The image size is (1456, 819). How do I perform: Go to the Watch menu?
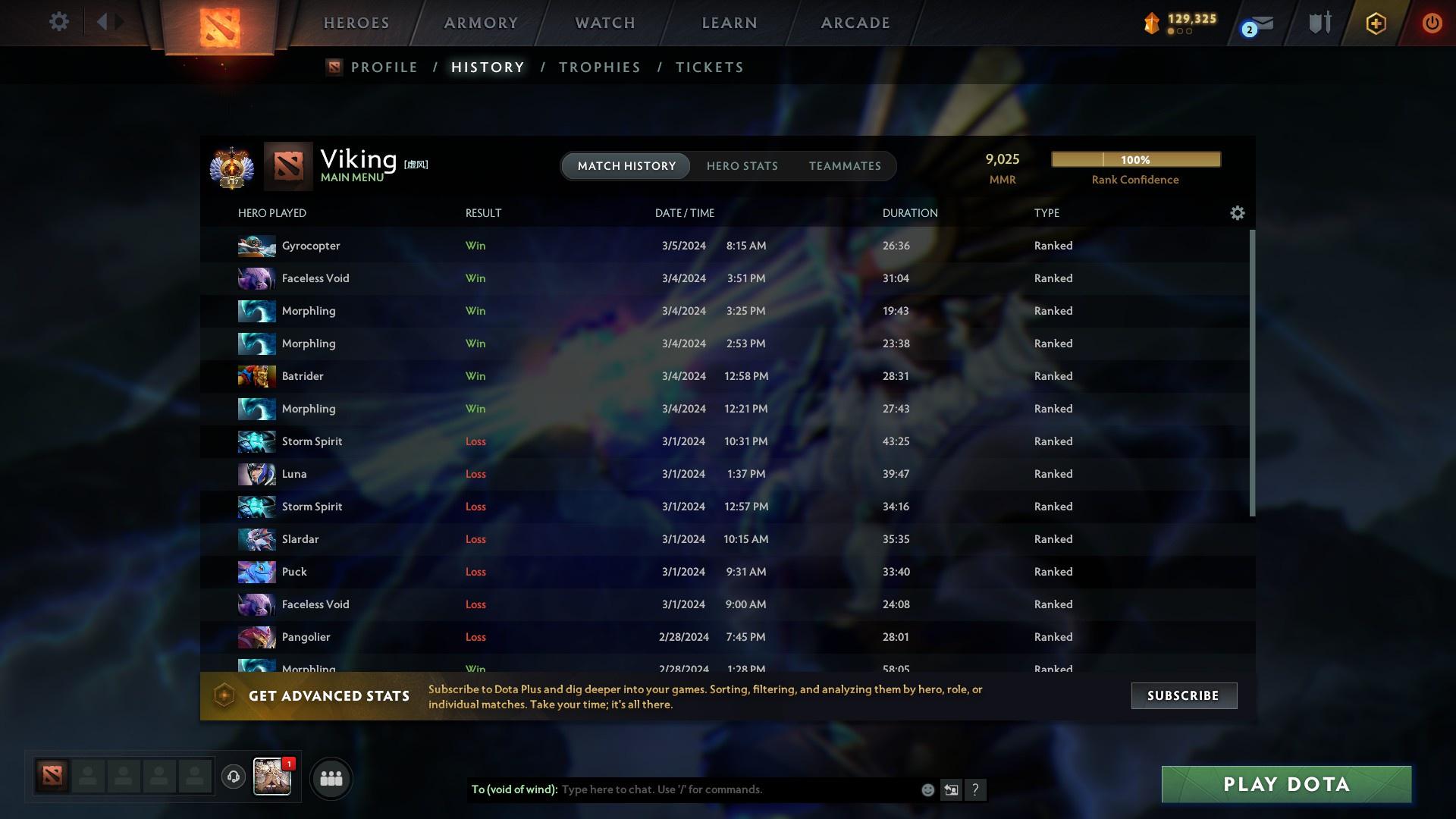click(x=604, y=23)
